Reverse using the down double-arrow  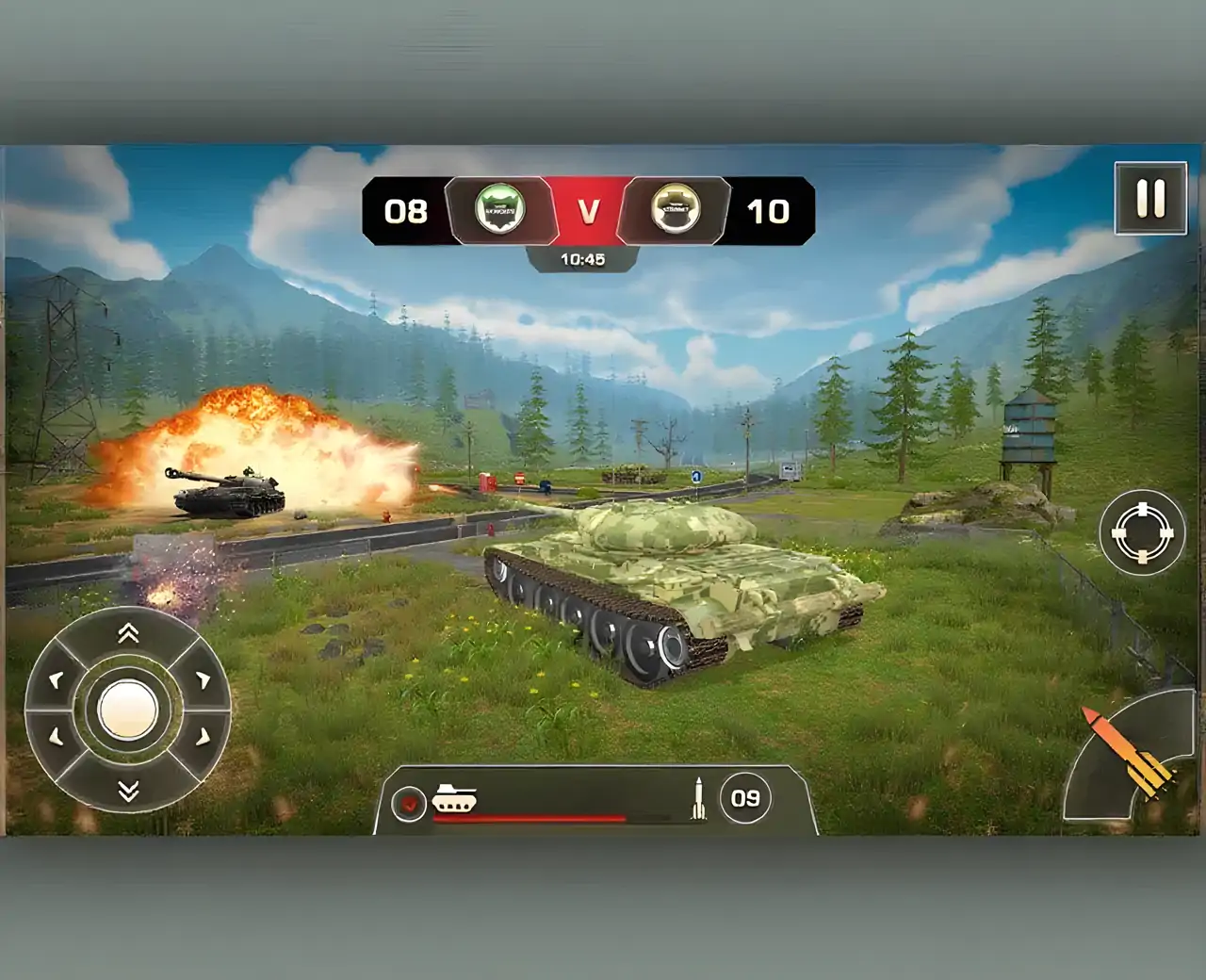click(128, 790)
